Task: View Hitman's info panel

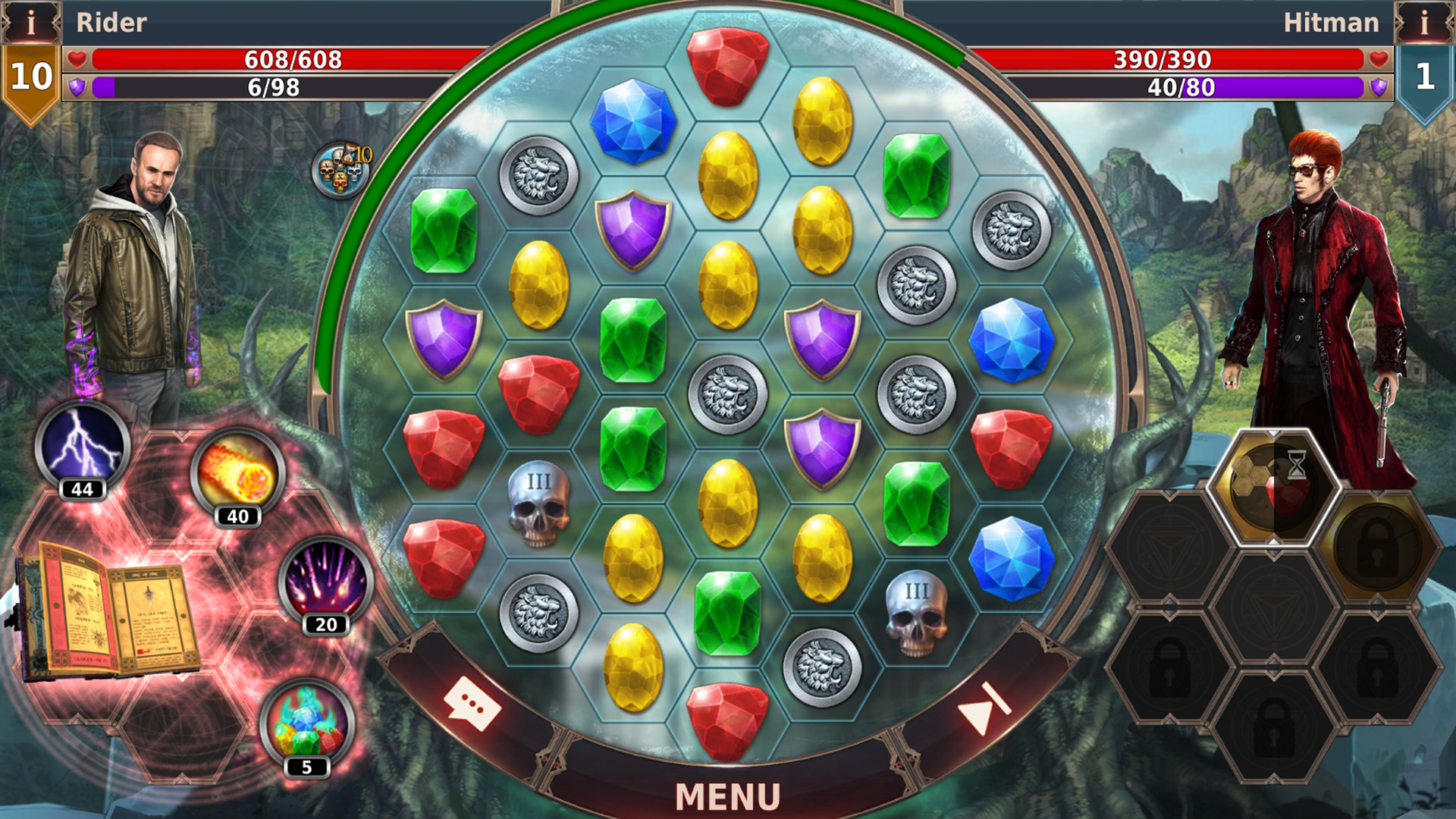Action: pos(1424,22)
